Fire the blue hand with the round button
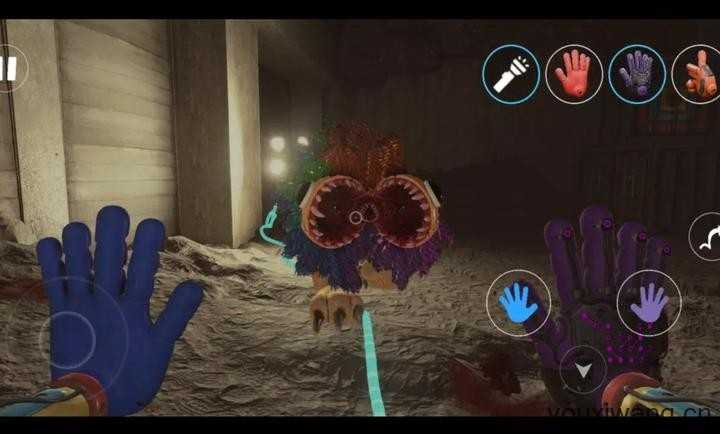Image resolution: width=720 pixels, height=434 pixels. [518, 304]
